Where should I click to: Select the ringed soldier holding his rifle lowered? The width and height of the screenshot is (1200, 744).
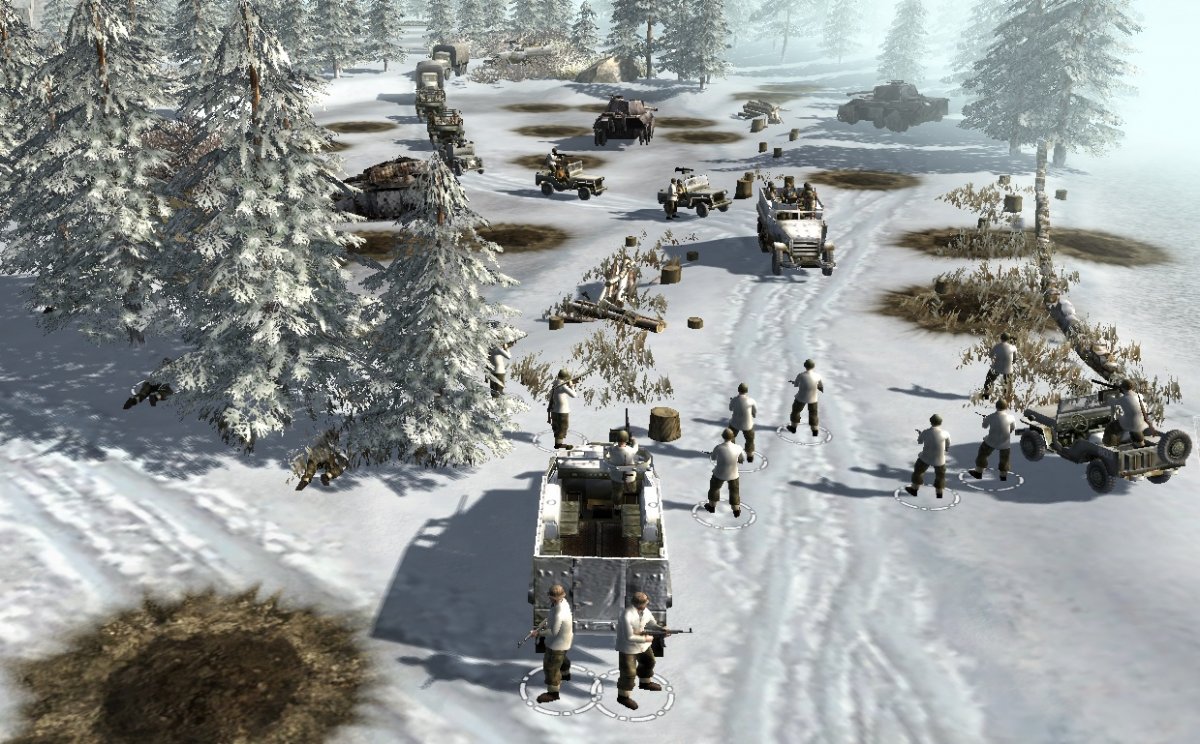554,640
